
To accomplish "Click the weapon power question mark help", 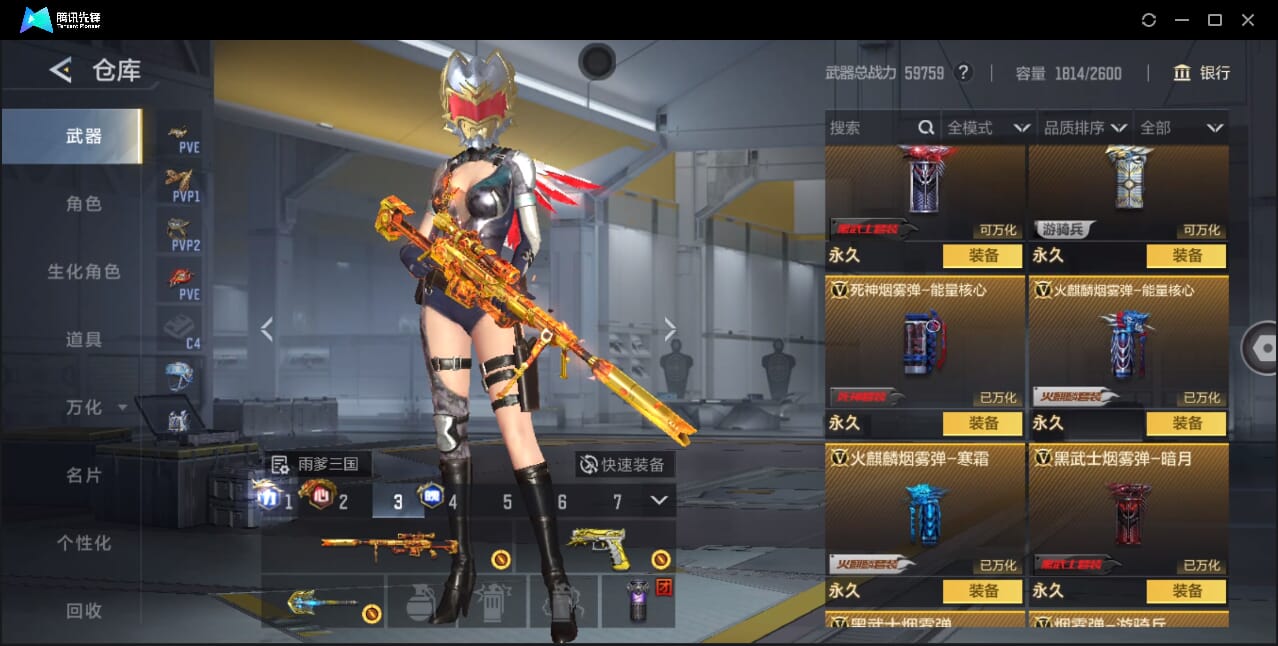I will tap(963, 73).
